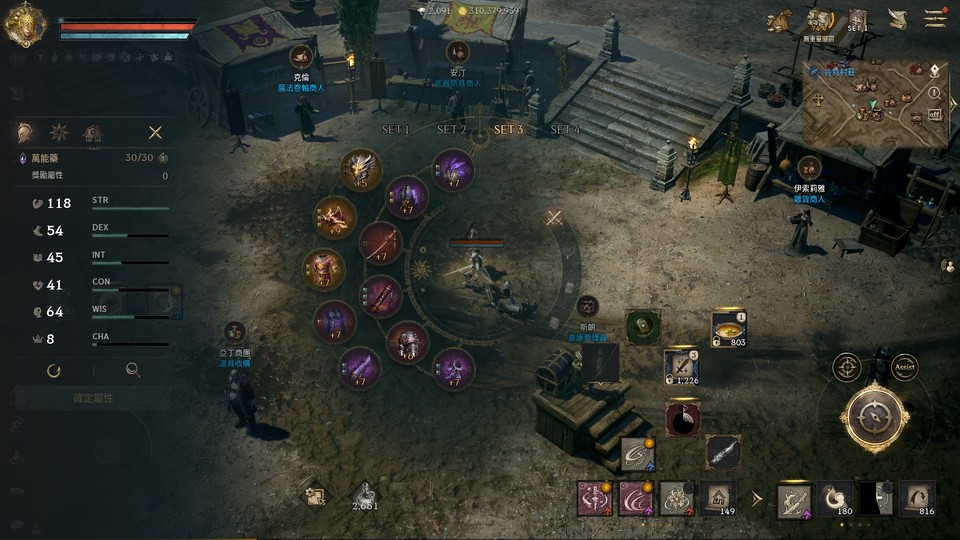Pick the red robe armor slot
Screen dimensions: 960x540
(325, 269)
